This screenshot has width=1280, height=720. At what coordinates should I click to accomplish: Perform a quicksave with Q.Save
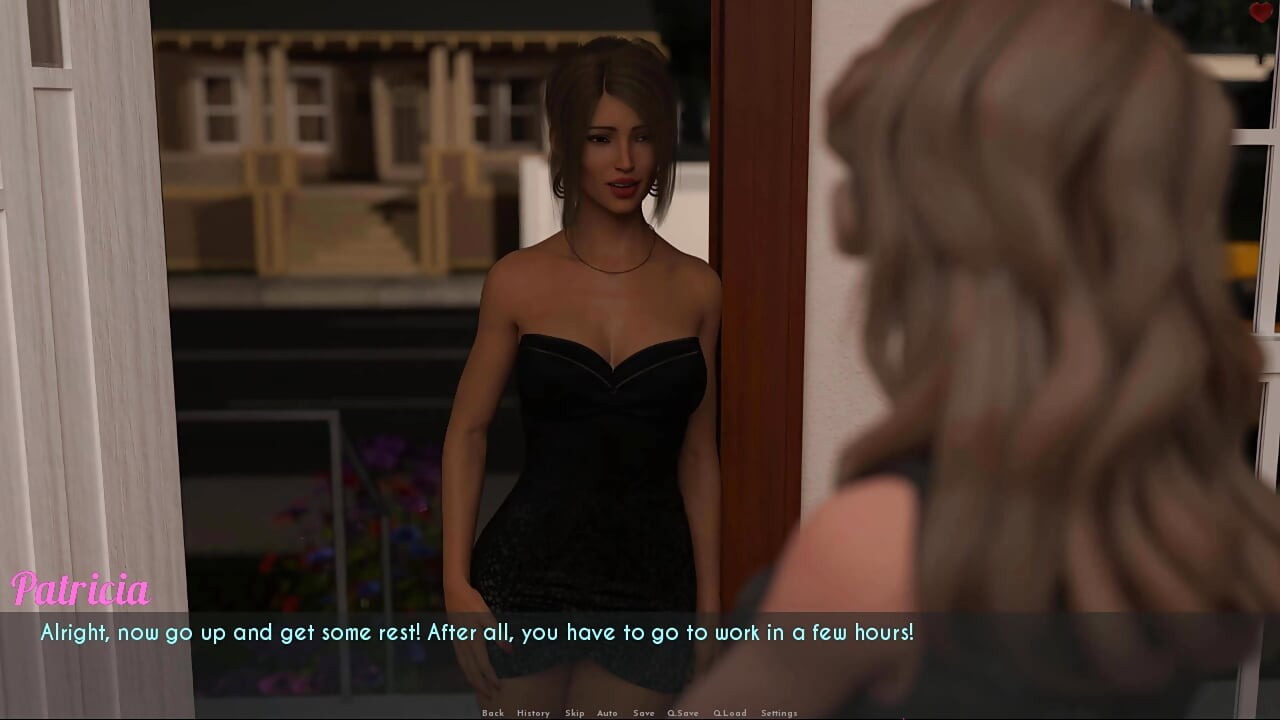click(x=683, y=713)
